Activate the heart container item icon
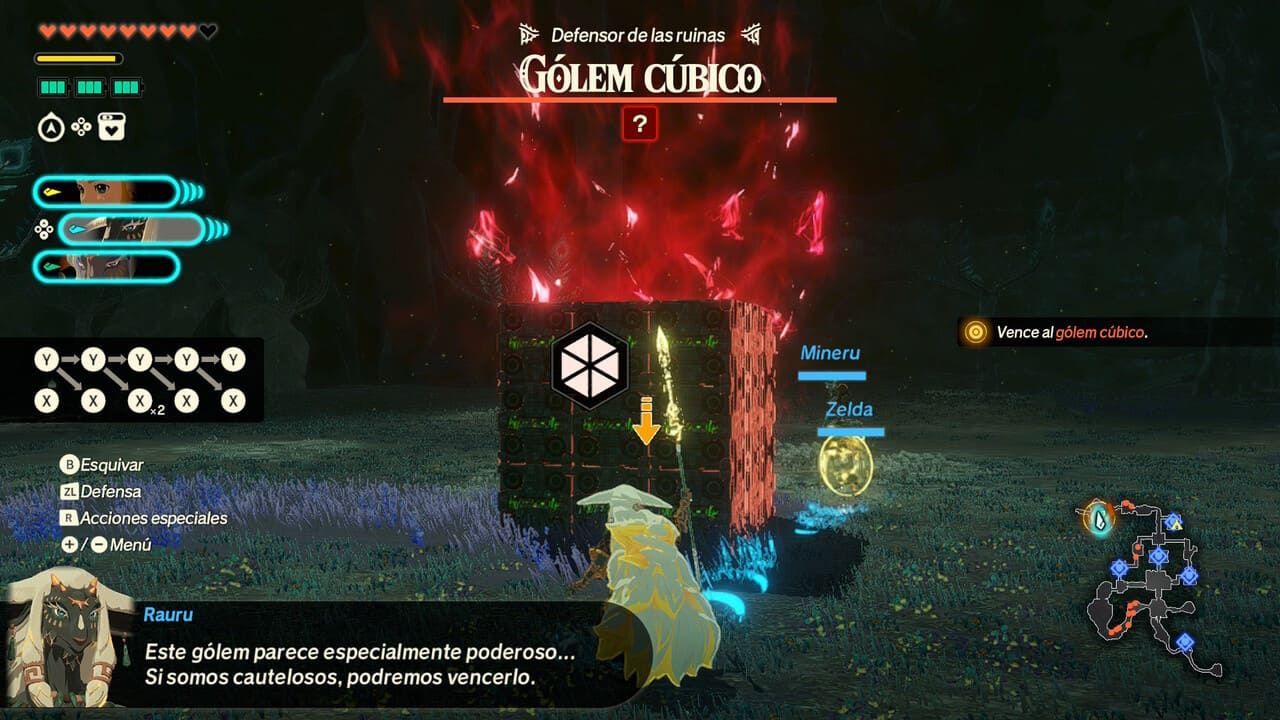This screenshot has height=720, width=1280. (x=112, y=128)
